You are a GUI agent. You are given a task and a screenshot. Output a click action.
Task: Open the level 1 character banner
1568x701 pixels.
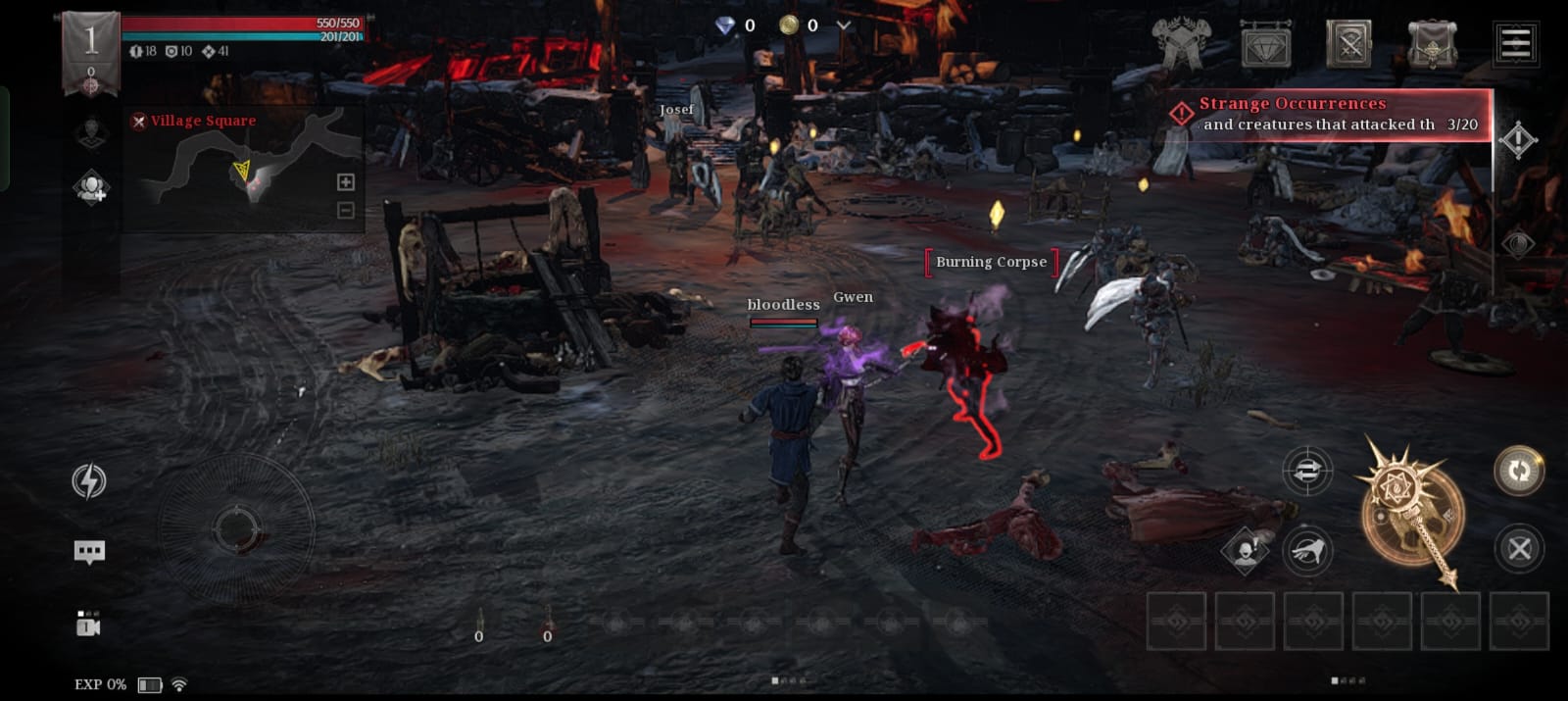(x=90, y=53)
